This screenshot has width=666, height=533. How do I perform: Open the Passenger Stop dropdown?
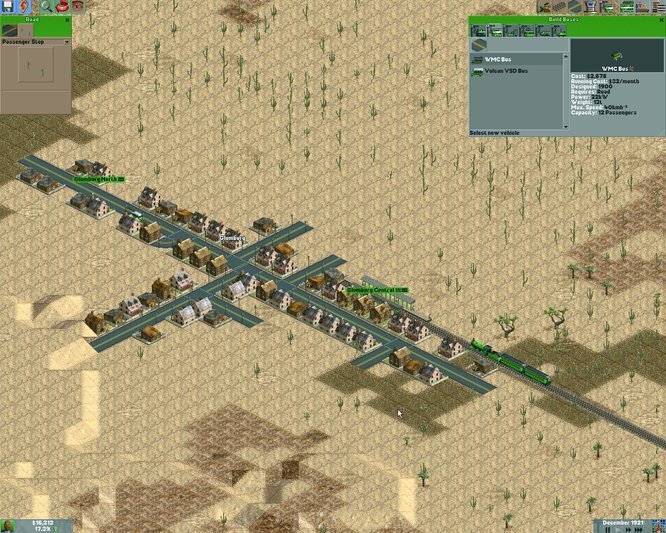point(66,42)
